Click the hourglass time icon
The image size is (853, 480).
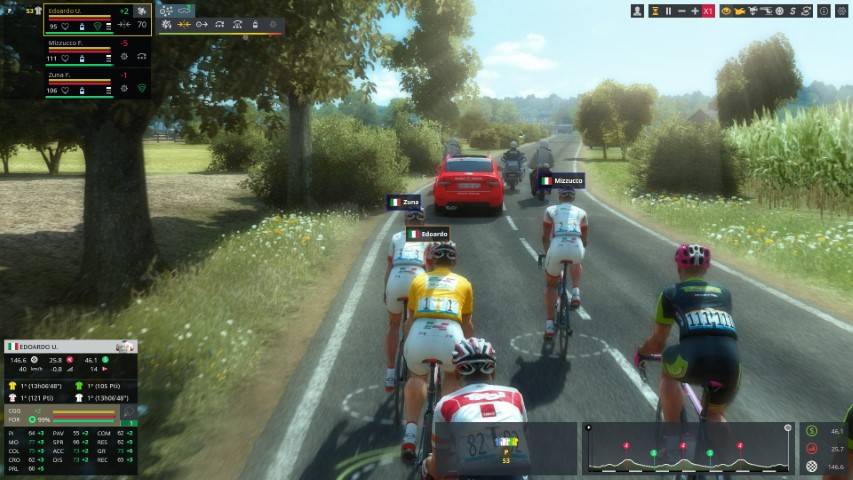[x=654, y=11]
